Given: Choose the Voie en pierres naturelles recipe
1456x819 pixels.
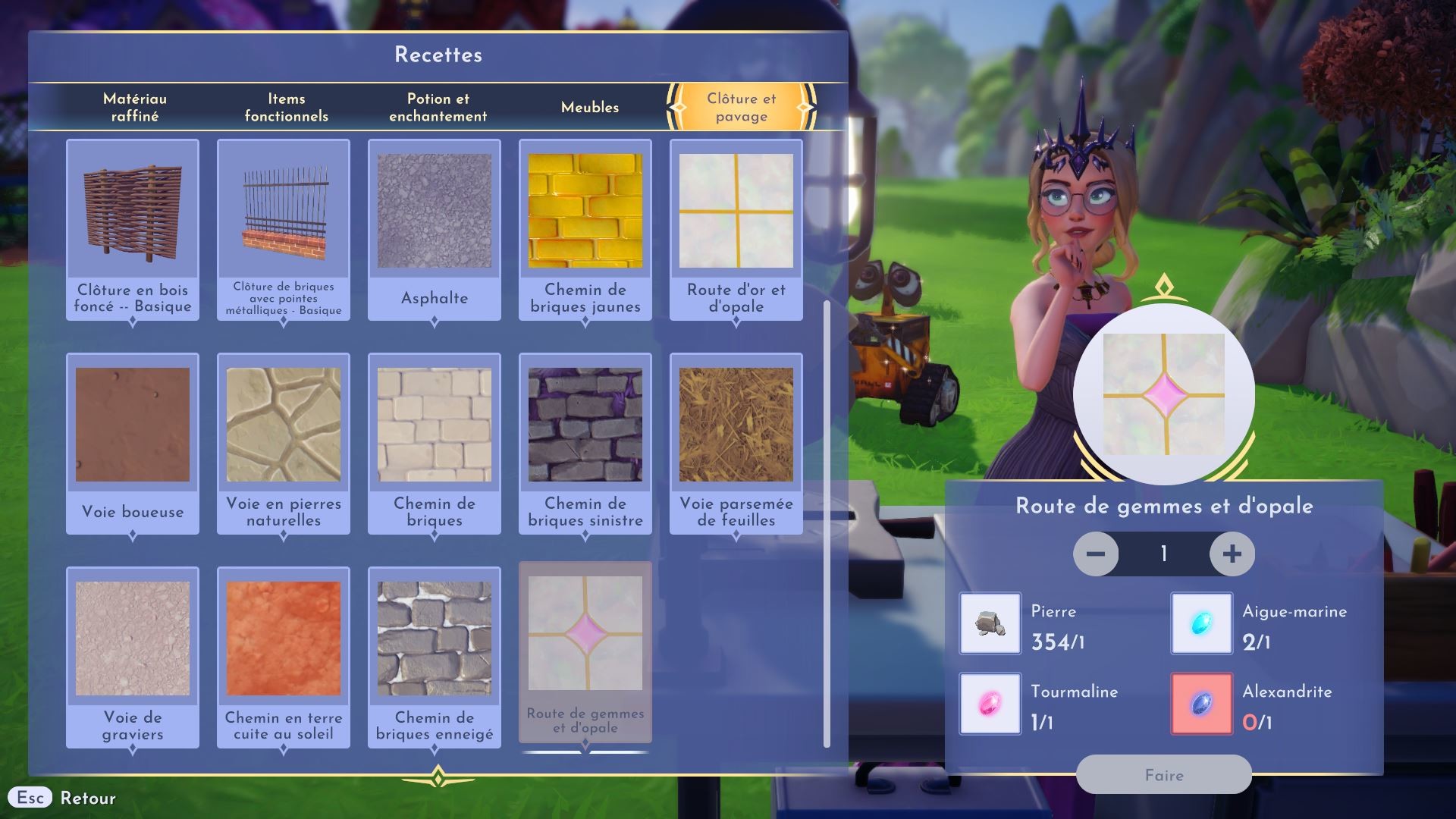Looking at the screenshot, I should (283, 425).
